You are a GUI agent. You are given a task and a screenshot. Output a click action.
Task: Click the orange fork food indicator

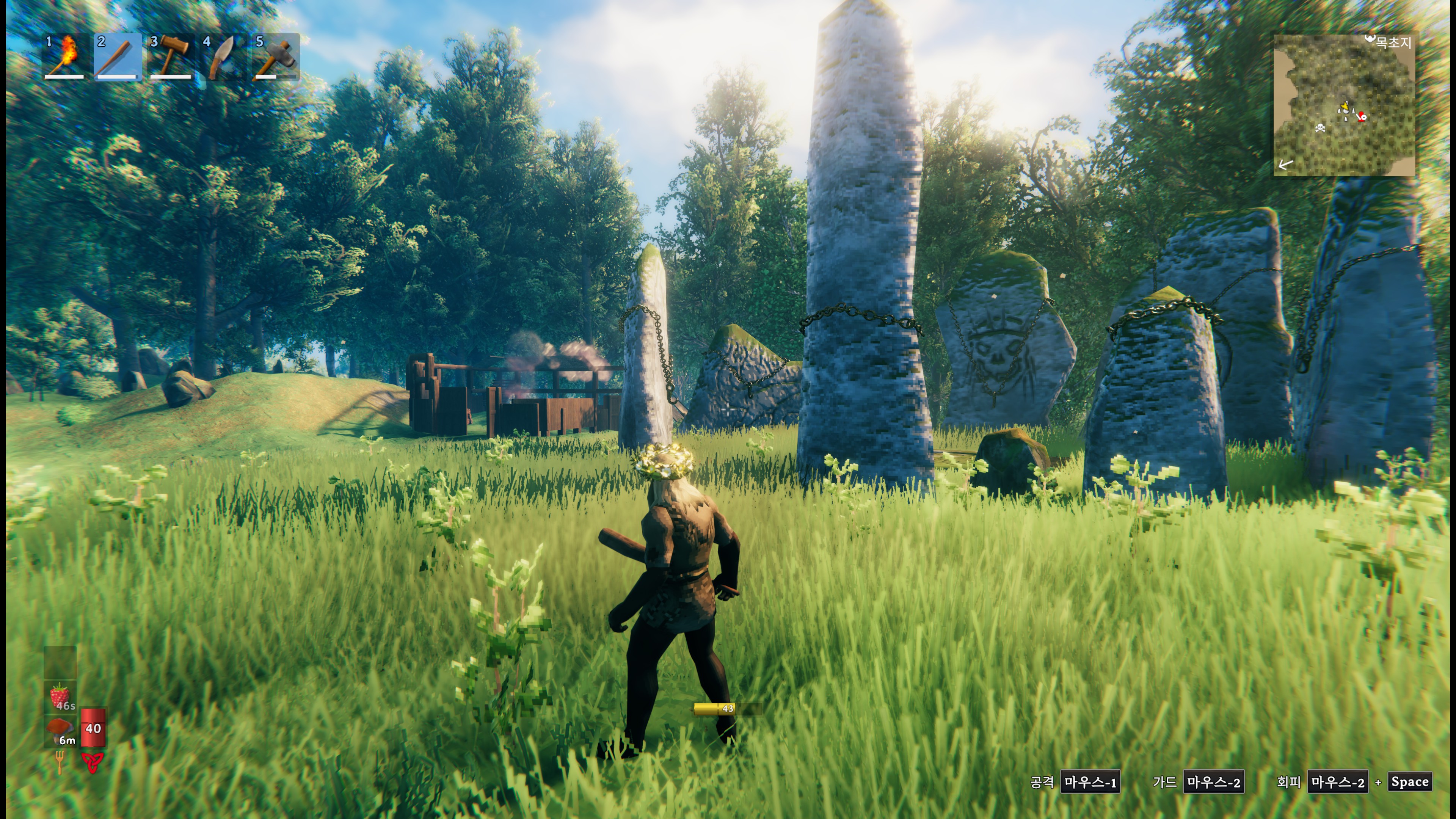pyautogui.click(x=60, y=761)
